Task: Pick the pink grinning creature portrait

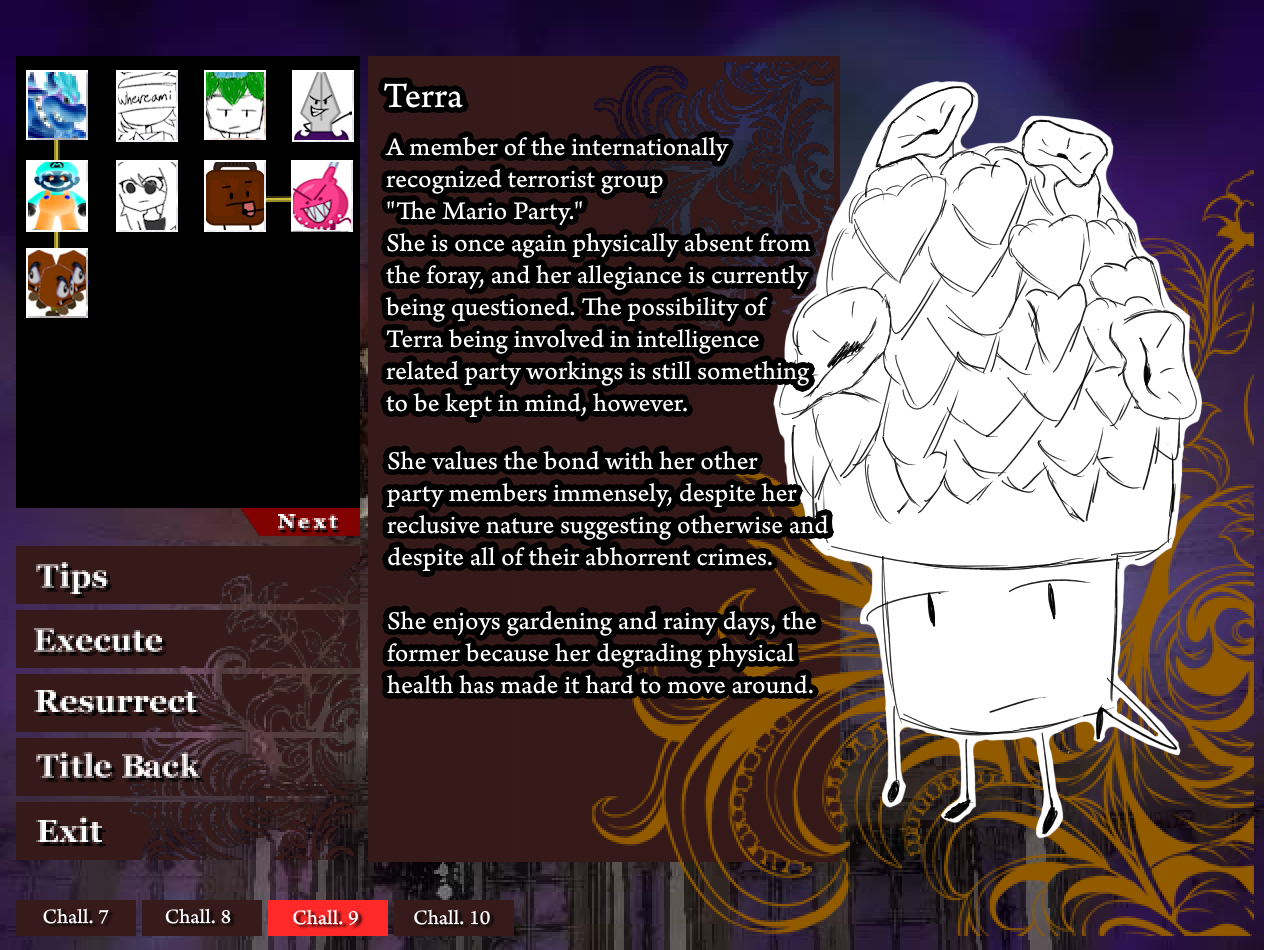Action: tap(323, 196)
